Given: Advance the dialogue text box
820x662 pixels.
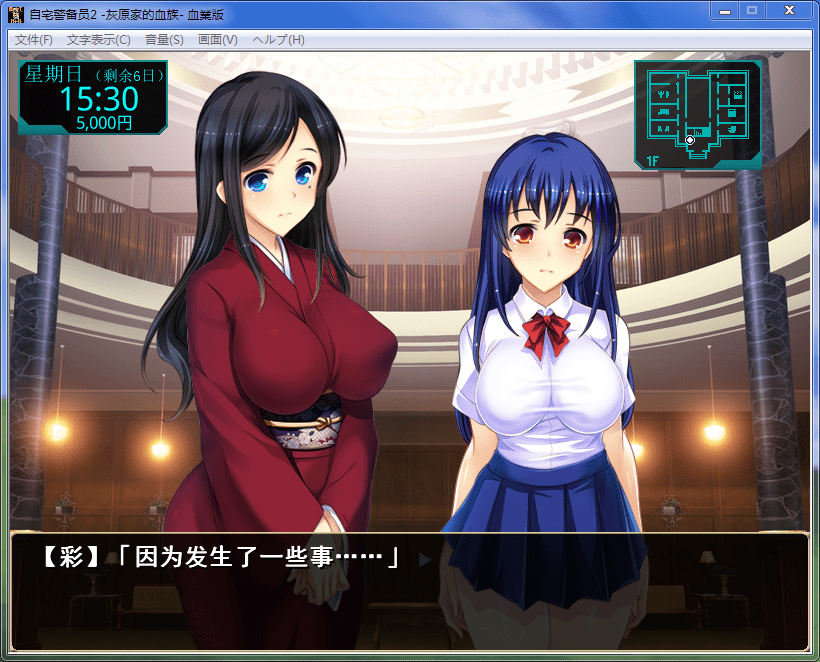Looking at the screenshot, I should 409,591.
